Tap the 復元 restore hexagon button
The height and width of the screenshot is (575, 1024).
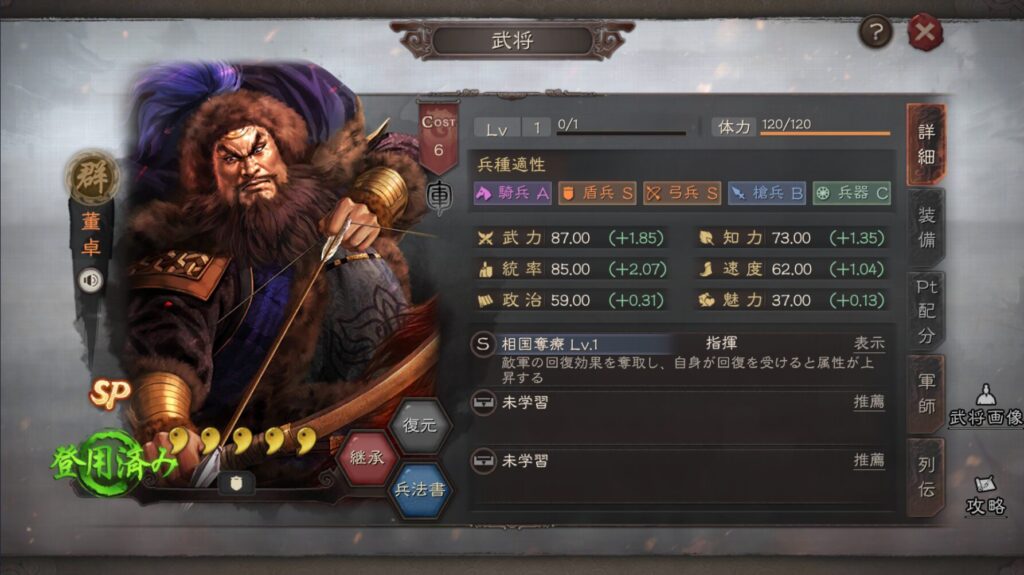420,425
